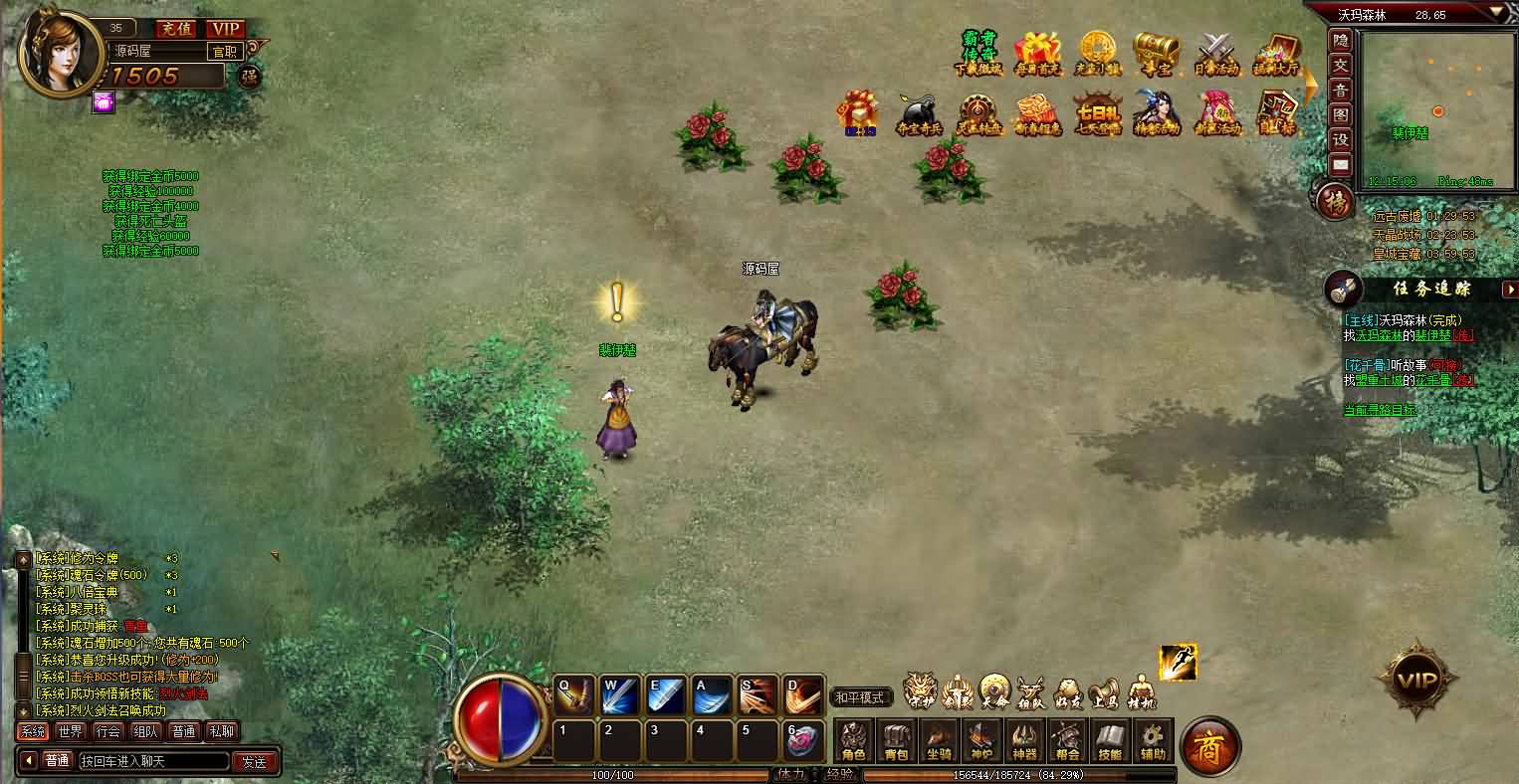The image size is (1519, 784).
Task: Activate 挂机 auto-battle
Action: pyautogui.click(x=1141, y=691)
